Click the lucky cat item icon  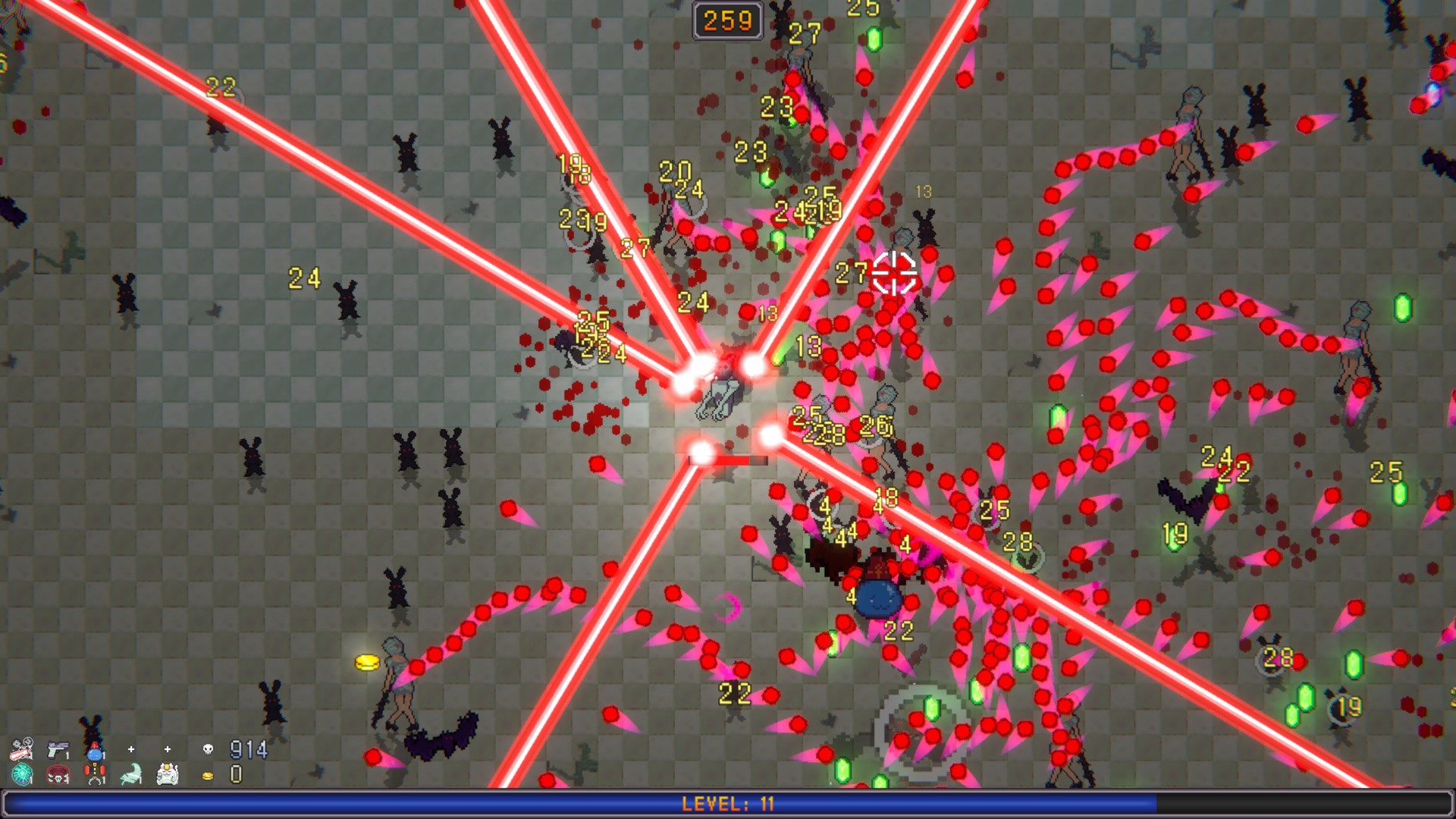(x=167, y=774)
